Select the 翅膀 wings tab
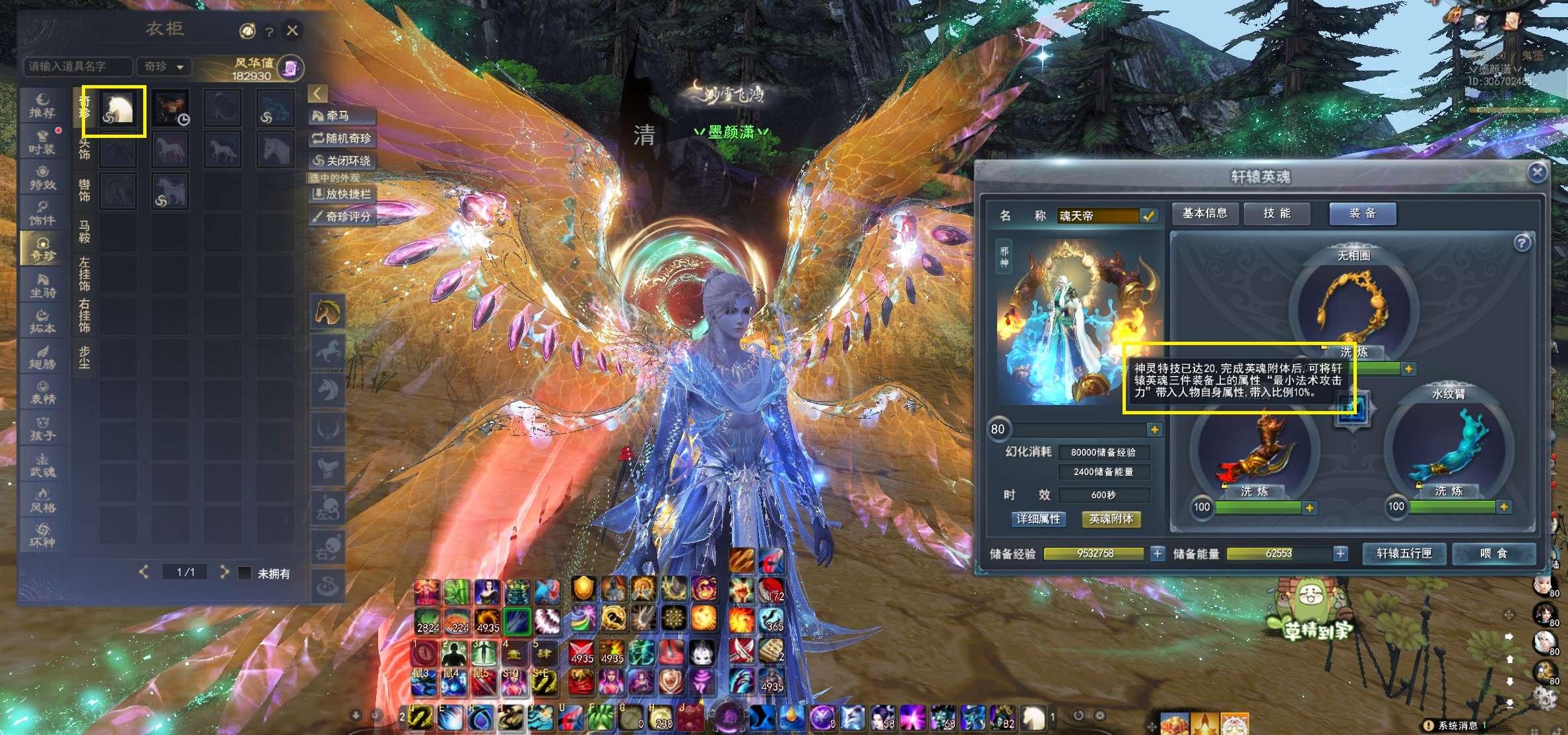1568x735 pixels. point(42,357)
